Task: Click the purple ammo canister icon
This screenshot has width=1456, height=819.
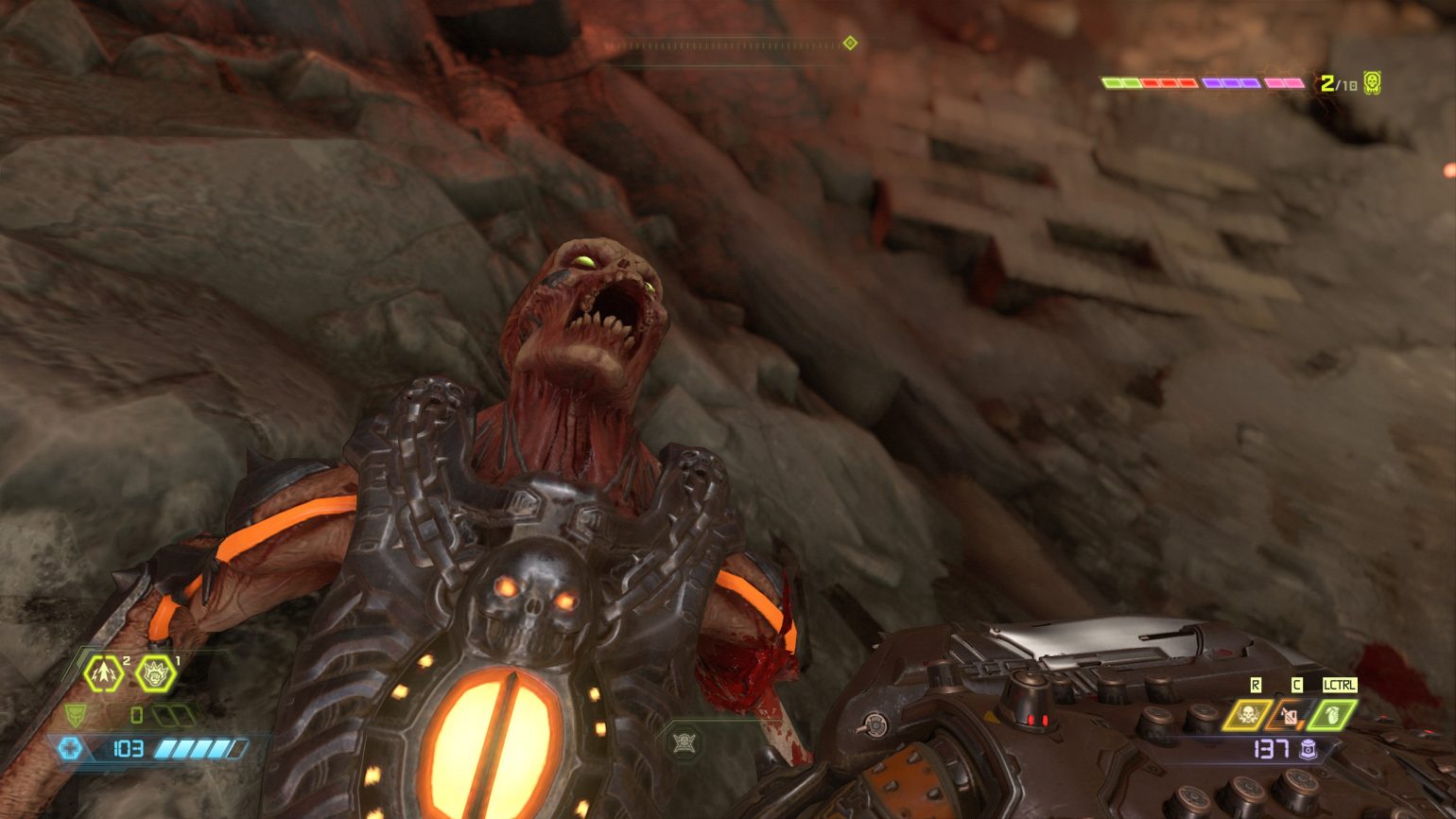Action: (x=1309, y=750)
